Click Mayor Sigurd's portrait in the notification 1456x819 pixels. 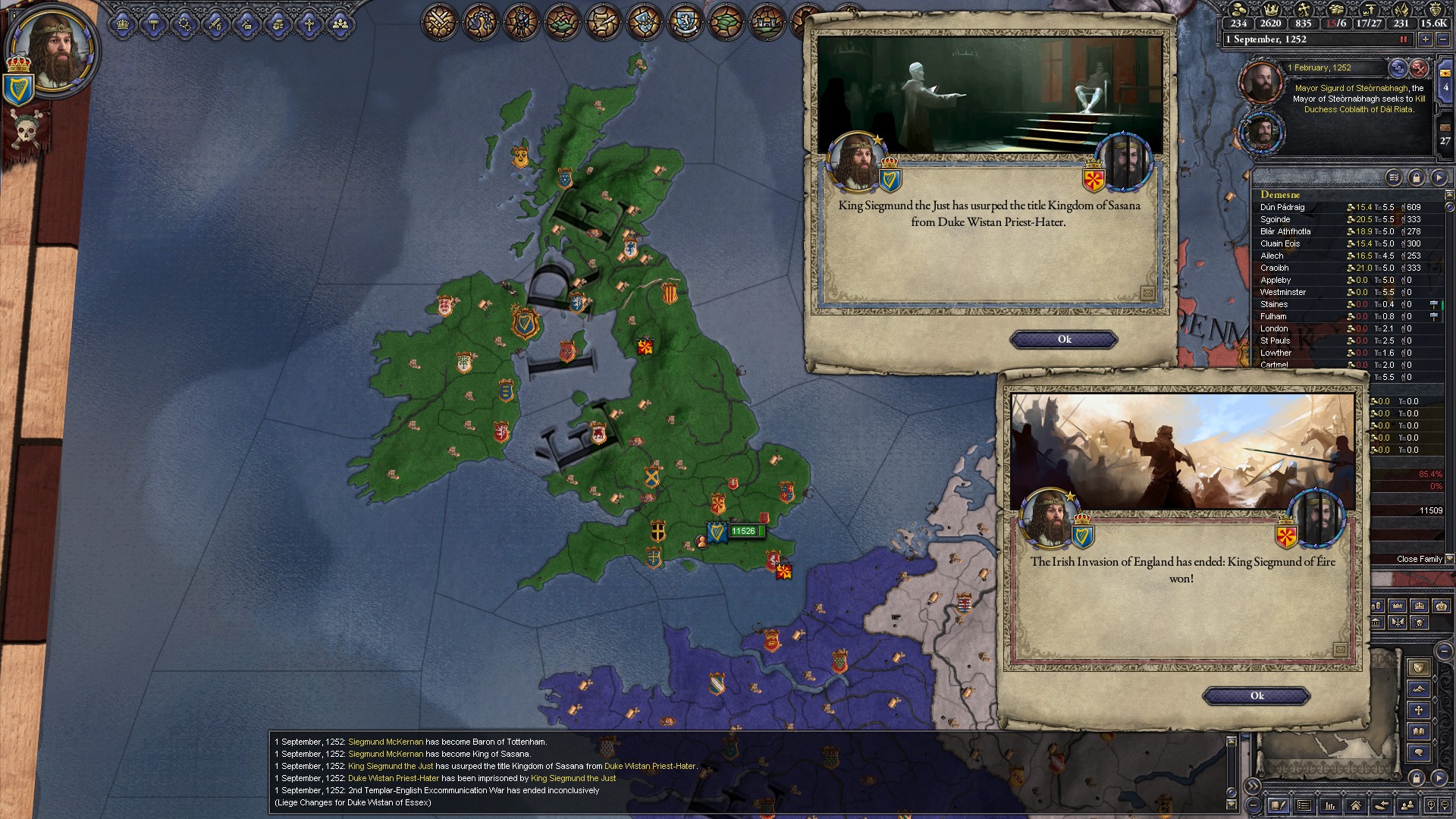[1261, 82]
